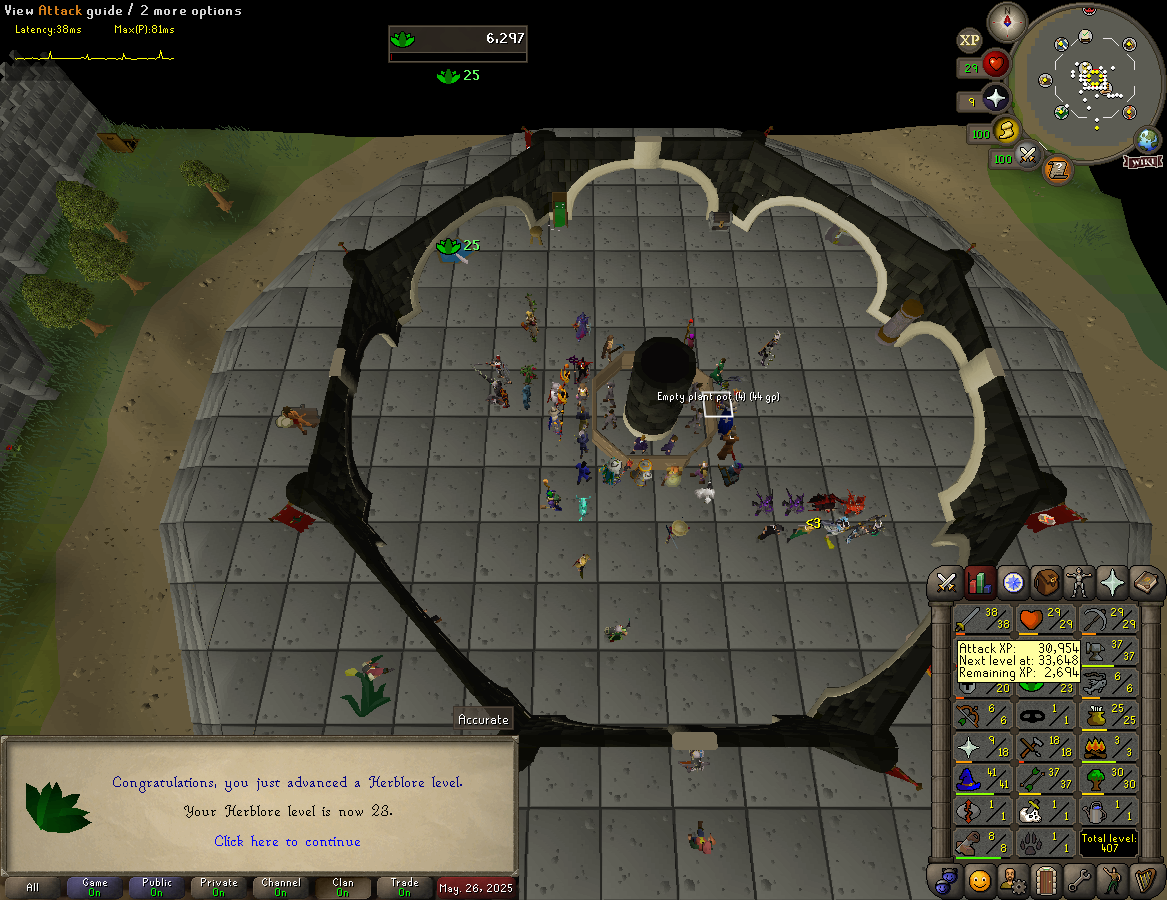Click the Wiki lookup banner
The width and height of the screenshot is (1167, 900).
point(1142,160)
